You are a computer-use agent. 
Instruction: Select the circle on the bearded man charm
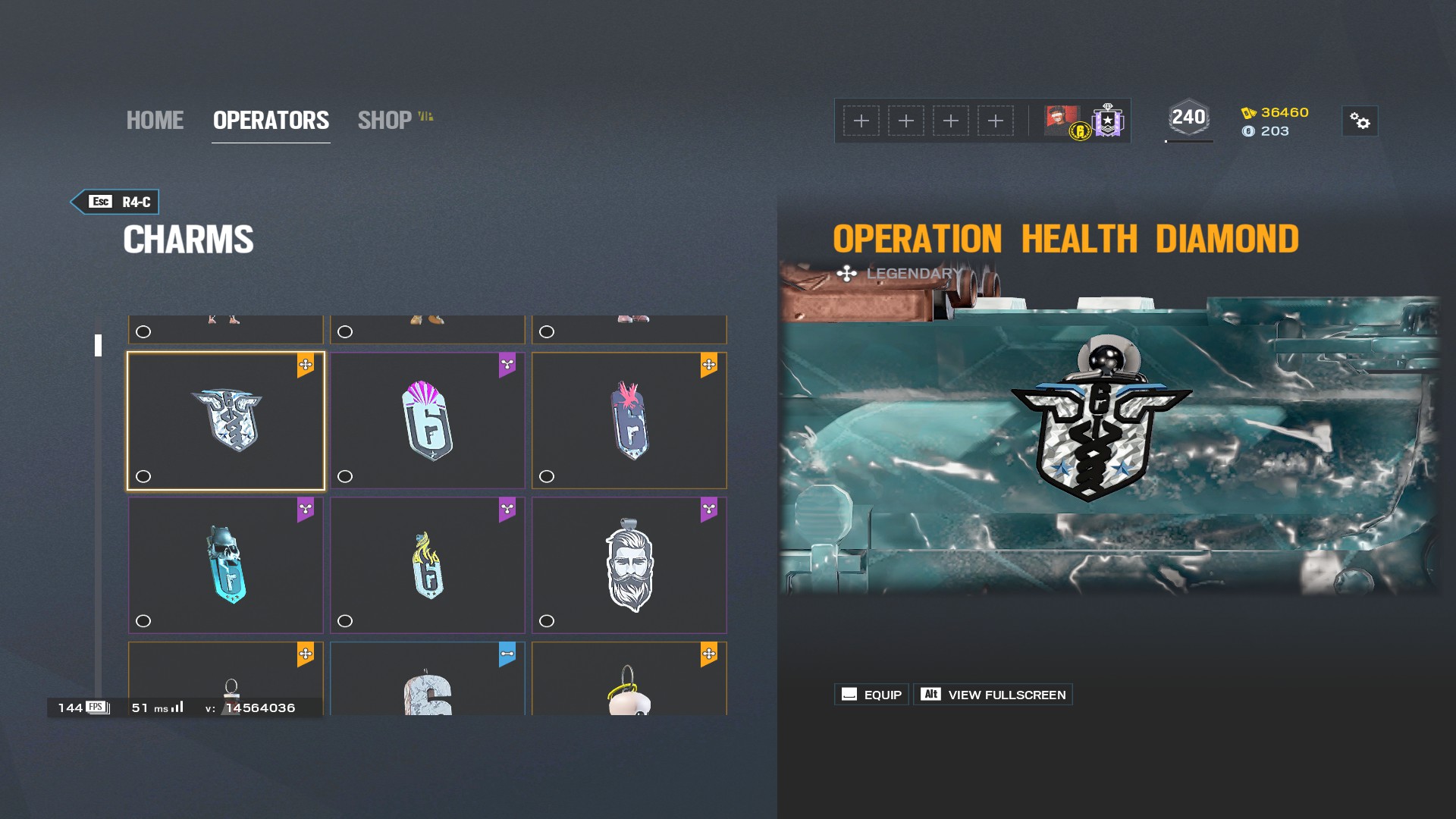(547, 620)
